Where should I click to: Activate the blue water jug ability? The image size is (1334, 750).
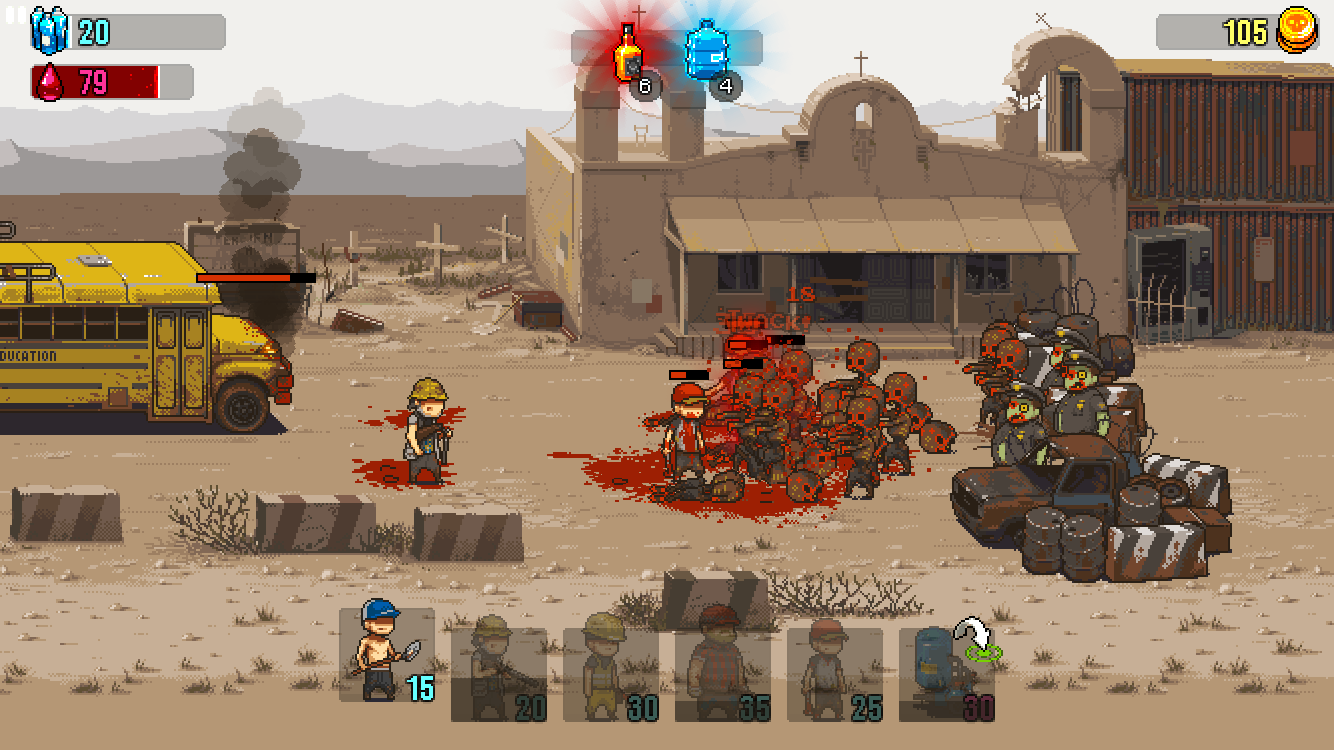coord(708,51)
